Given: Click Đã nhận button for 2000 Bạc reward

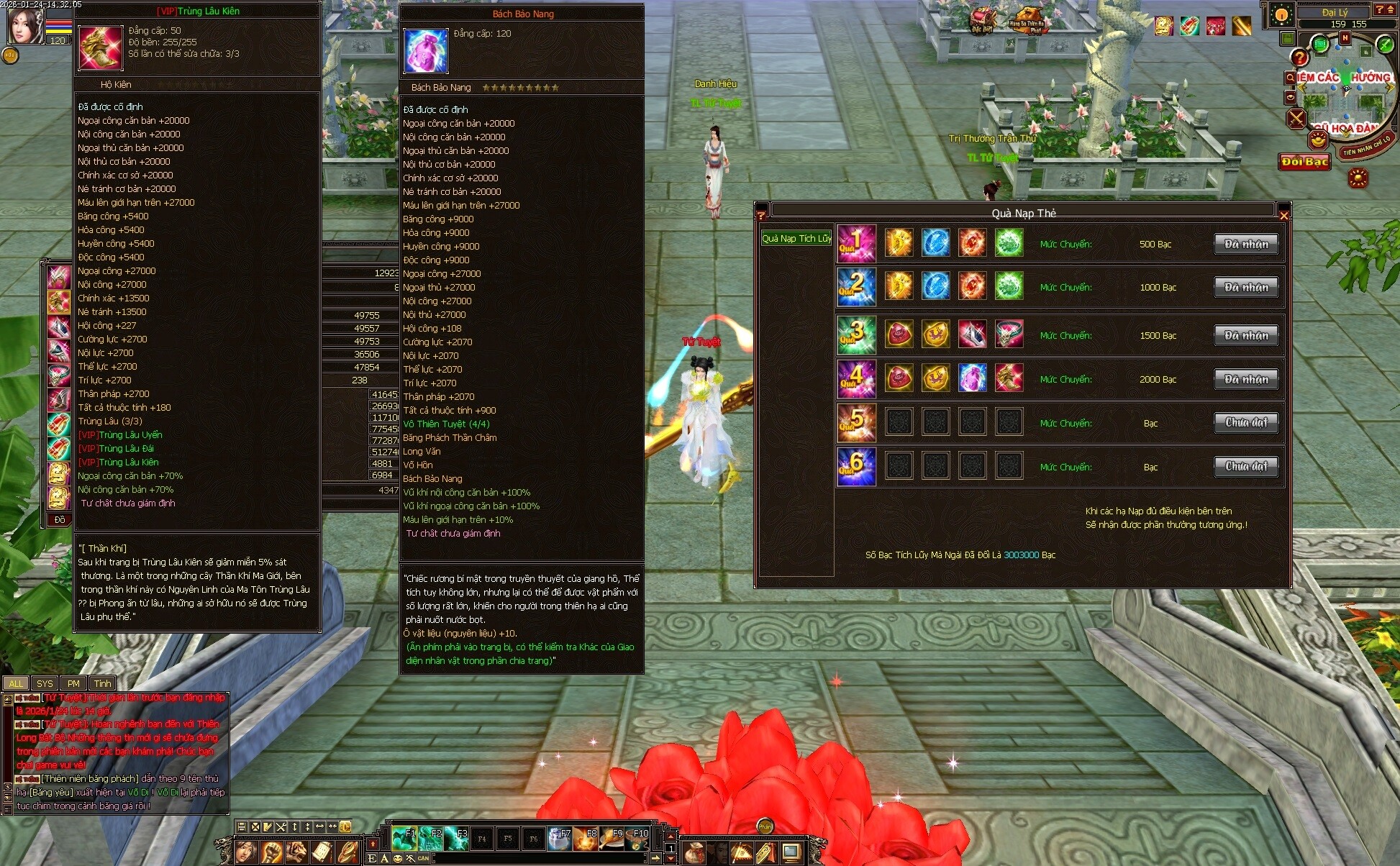Looking at the screenshot, I should [1246, 379].
